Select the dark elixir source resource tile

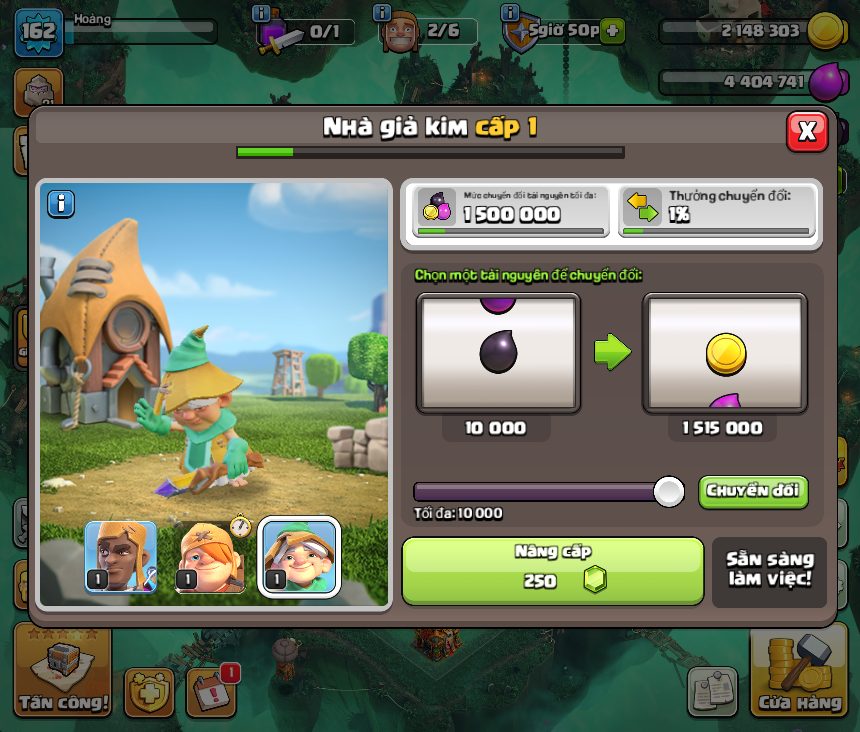click(498, 353)
